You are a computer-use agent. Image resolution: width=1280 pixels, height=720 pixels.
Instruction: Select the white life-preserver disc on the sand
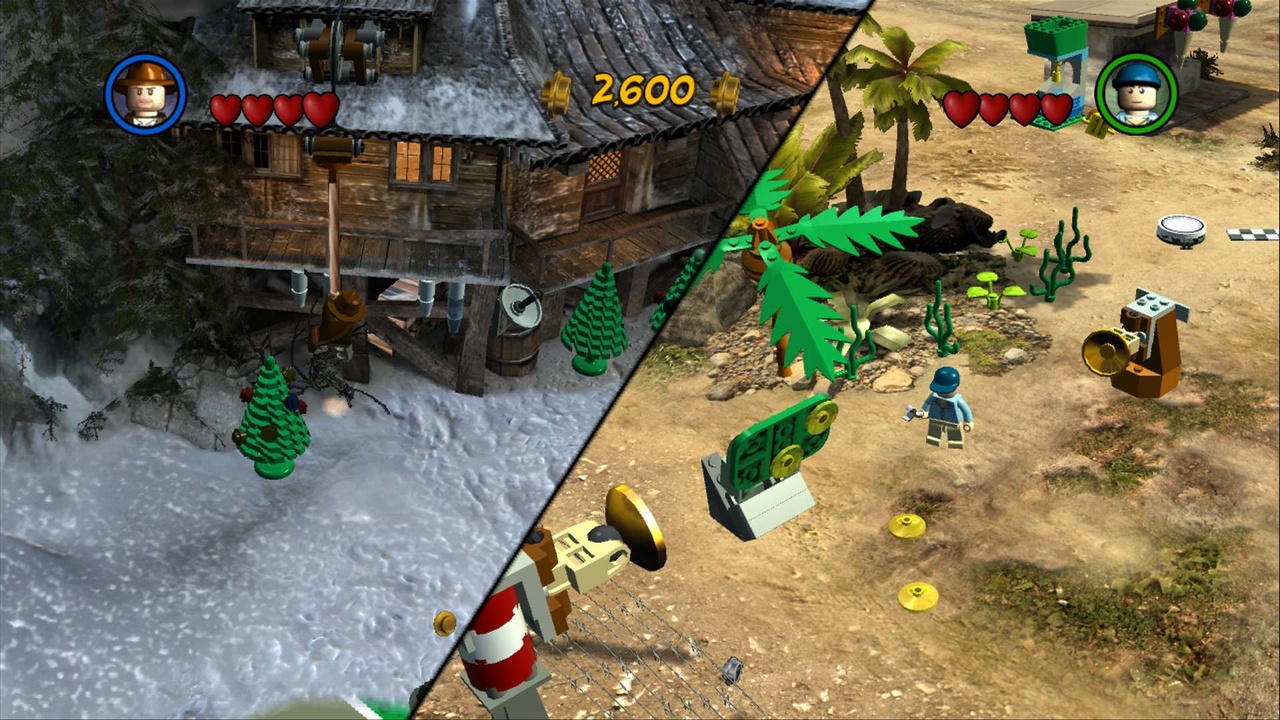1181,228
